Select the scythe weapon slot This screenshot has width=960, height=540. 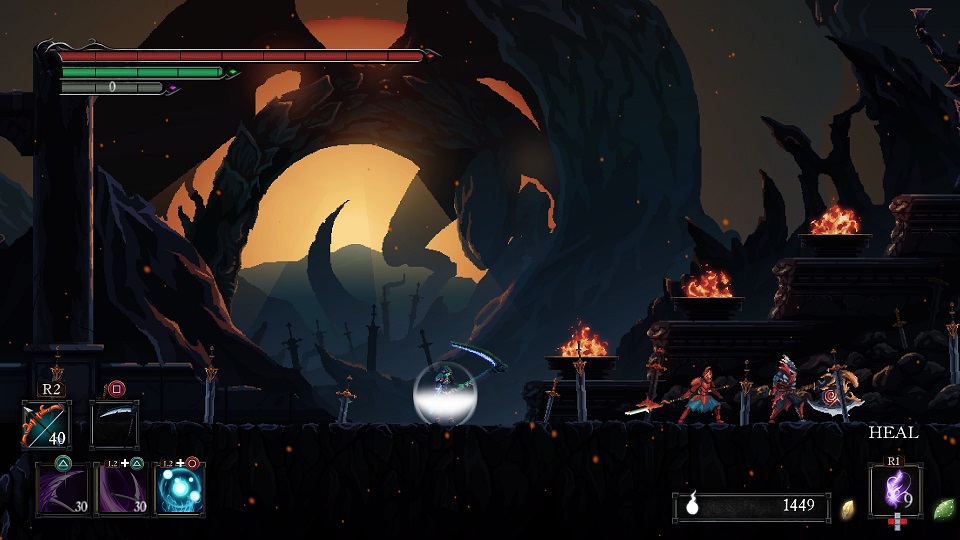click(114, 424)
